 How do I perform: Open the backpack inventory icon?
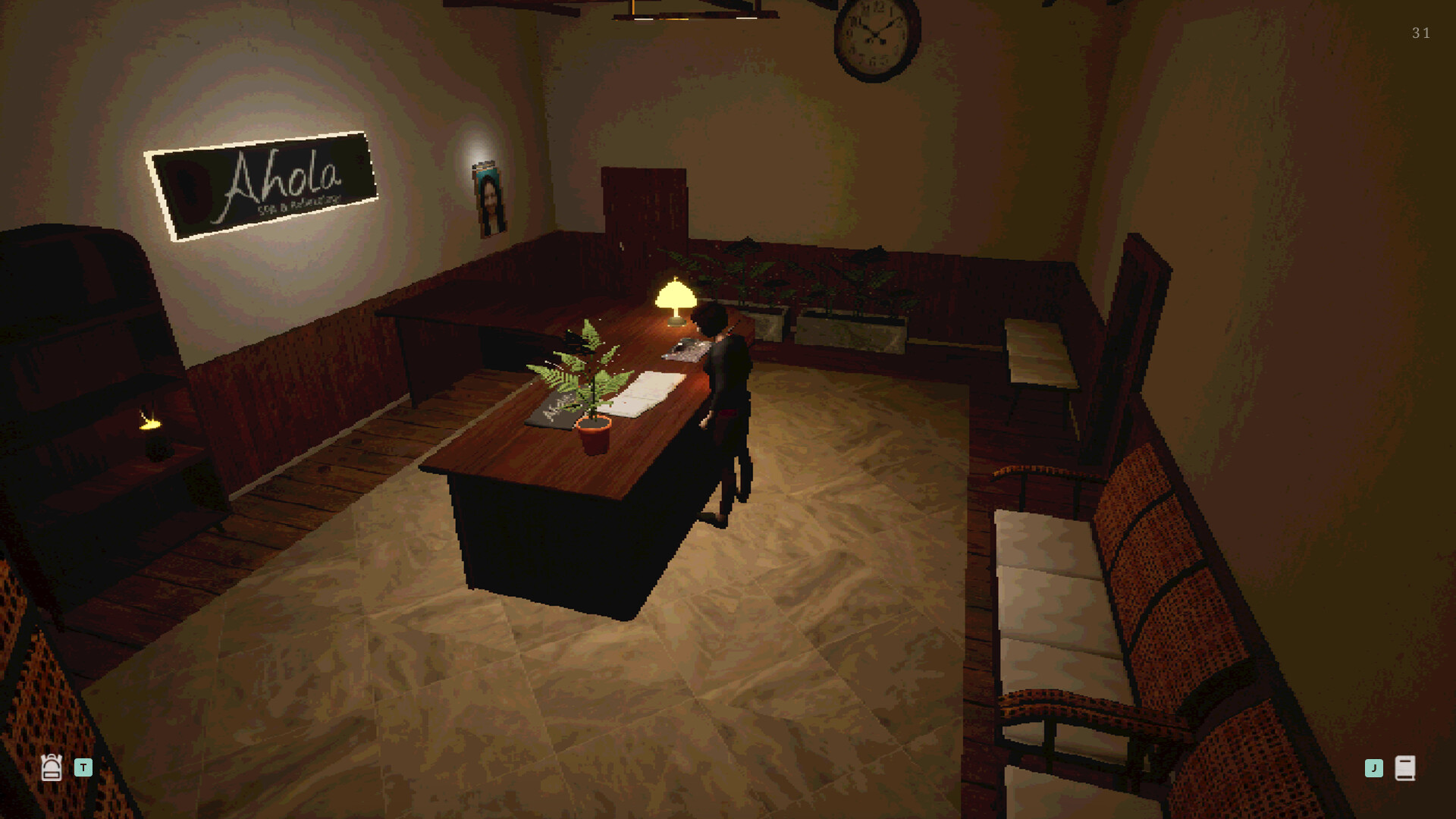click(x=52, y=767)
